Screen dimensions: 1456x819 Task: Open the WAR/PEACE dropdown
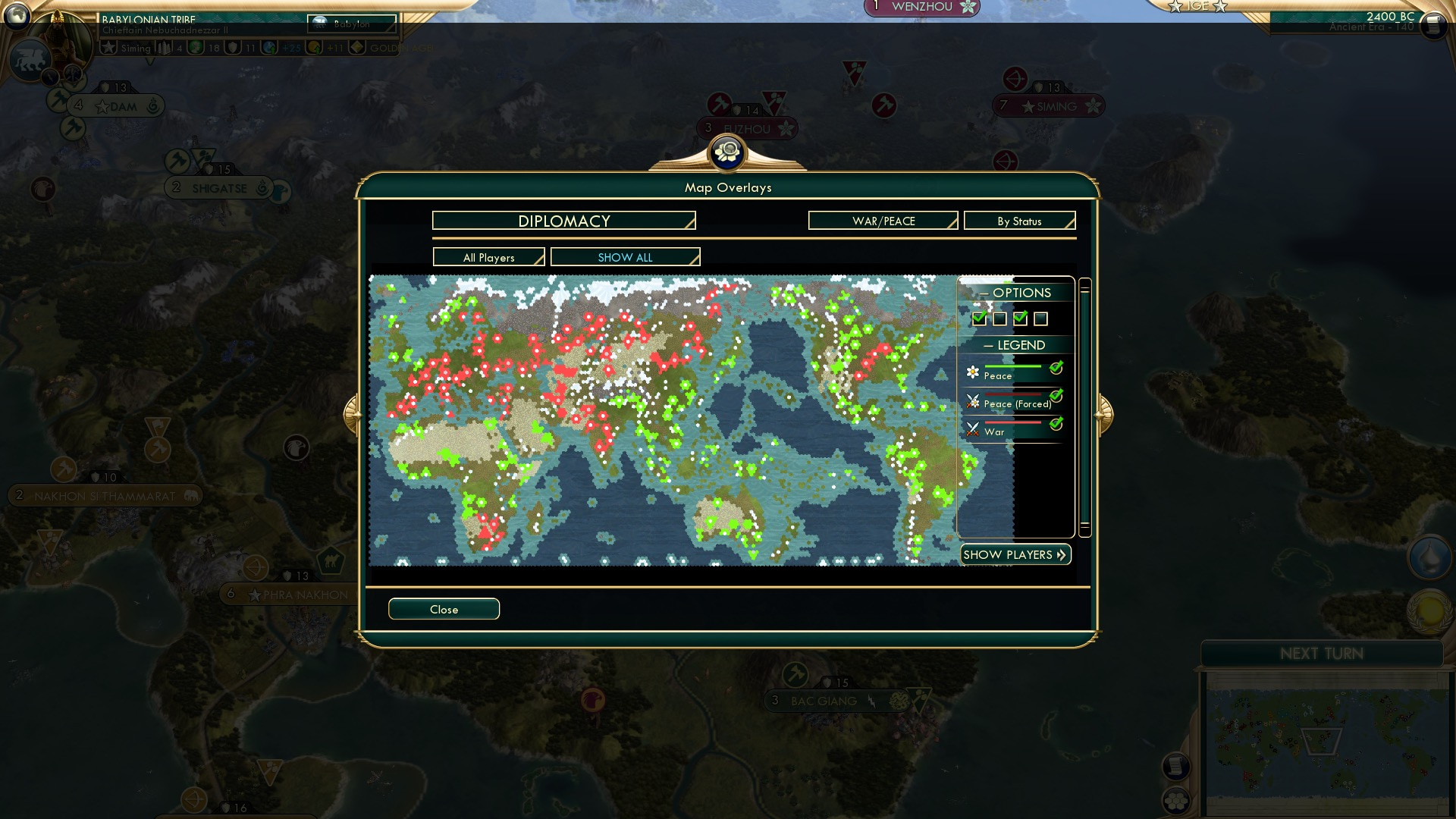click(x=882, y=221)
